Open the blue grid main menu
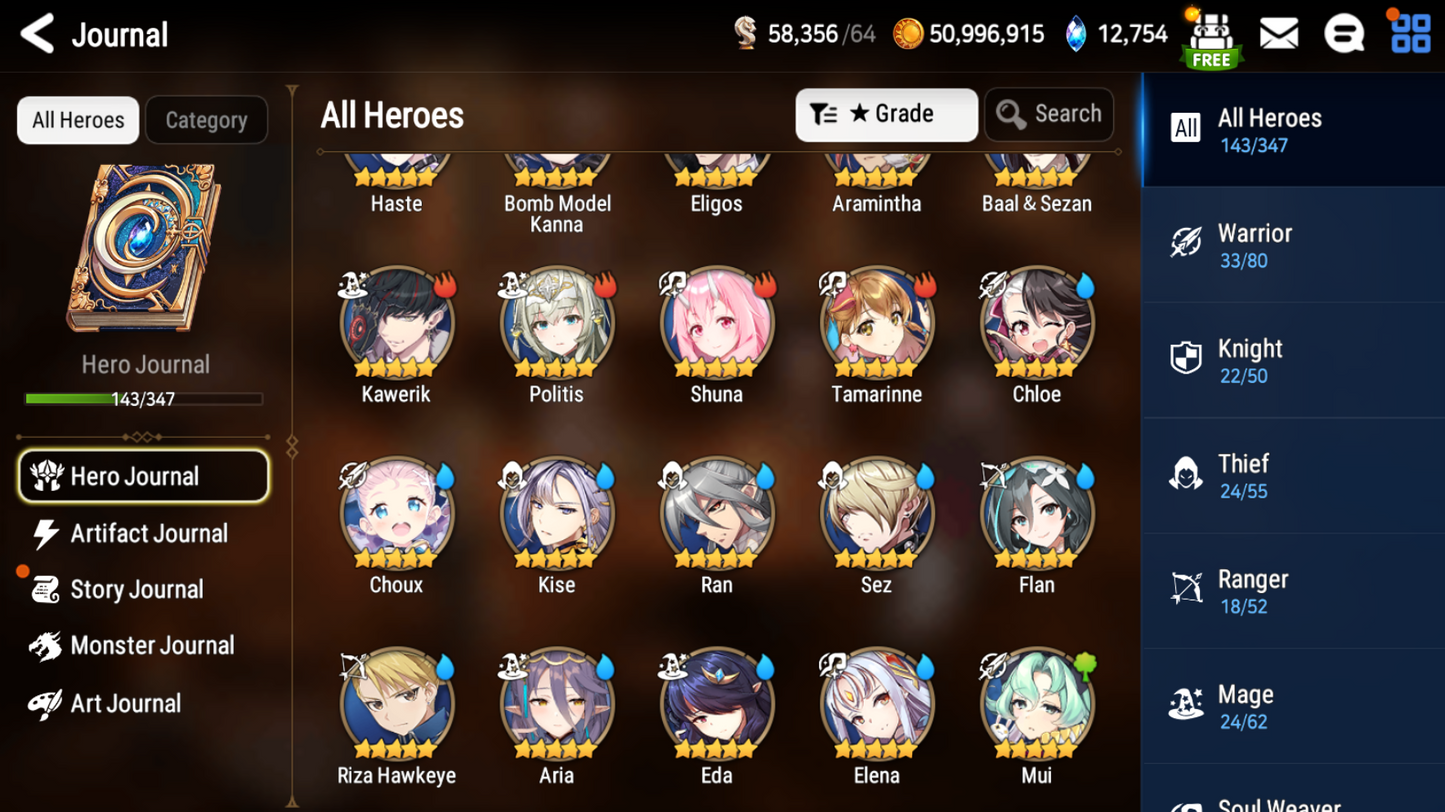The image size is (1445, 812). 1410,34
